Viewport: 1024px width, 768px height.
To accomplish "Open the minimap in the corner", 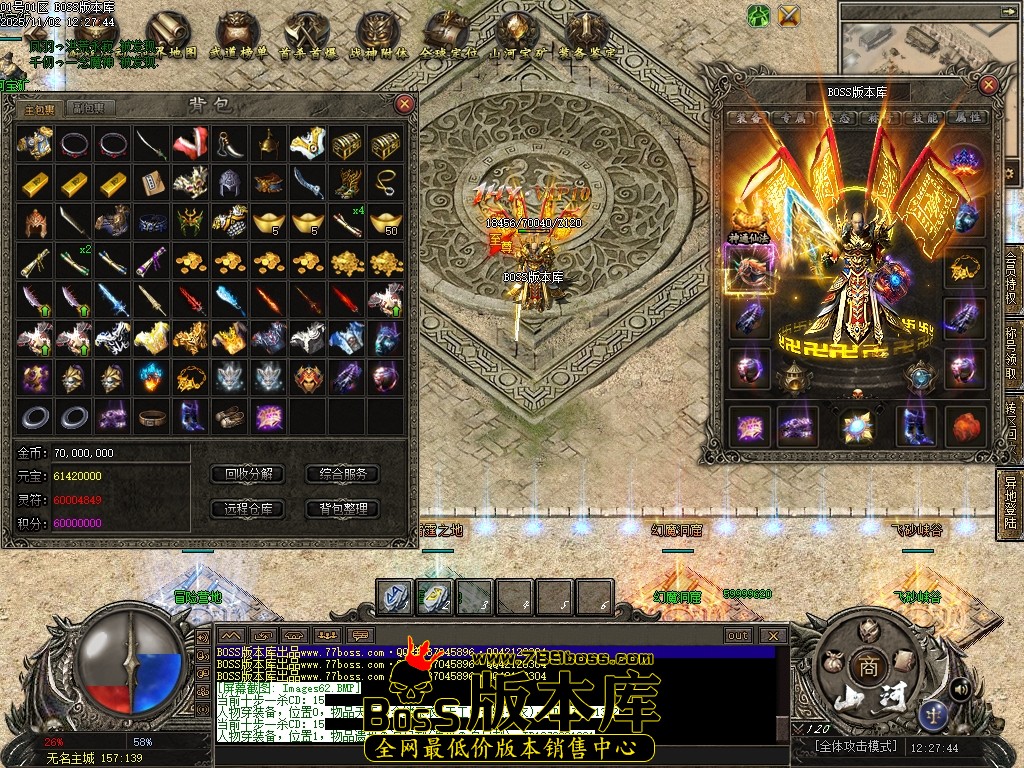I will (x=928, y=40).
